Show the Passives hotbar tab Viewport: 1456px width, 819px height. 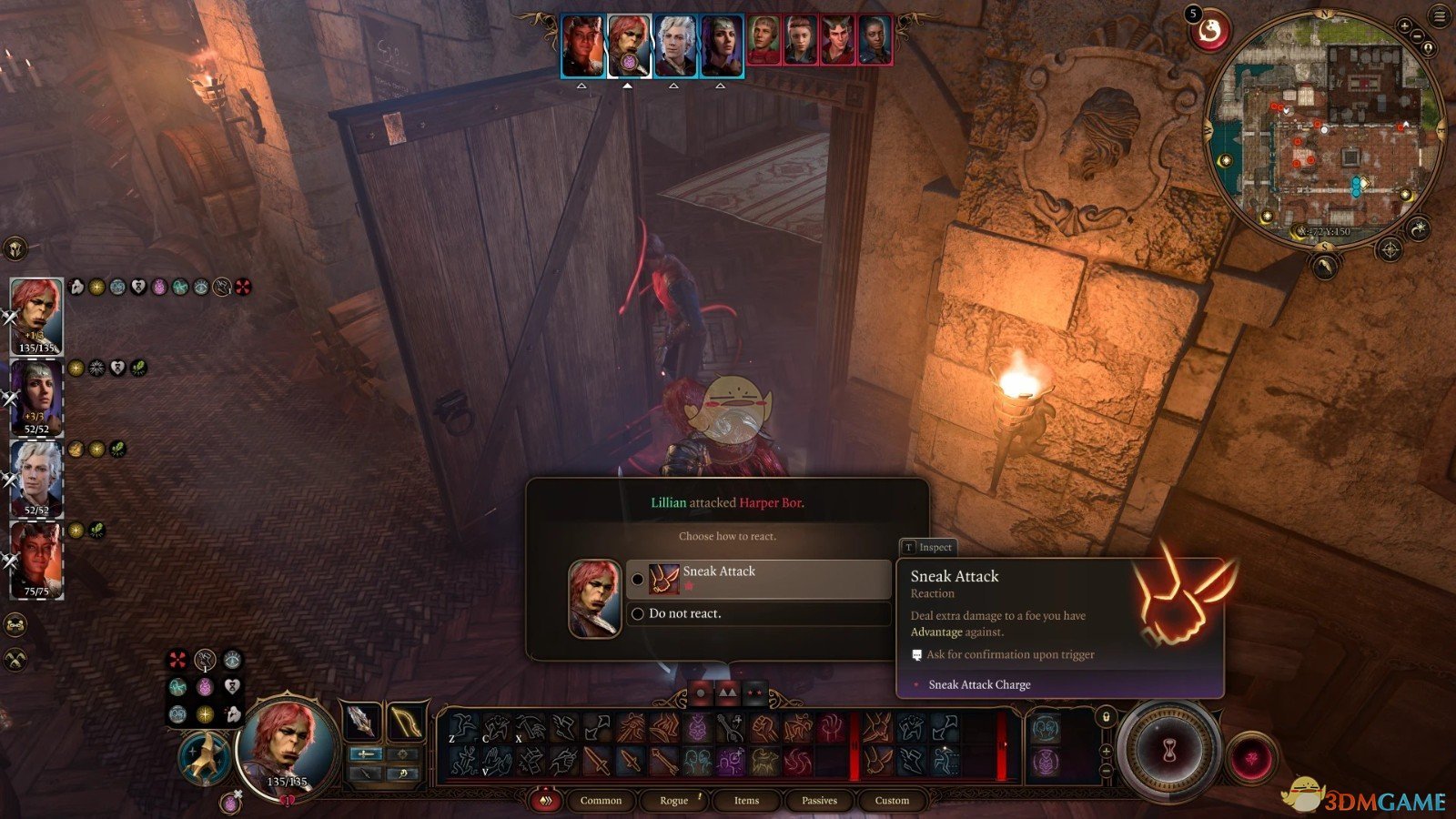(x=819, y=801)
